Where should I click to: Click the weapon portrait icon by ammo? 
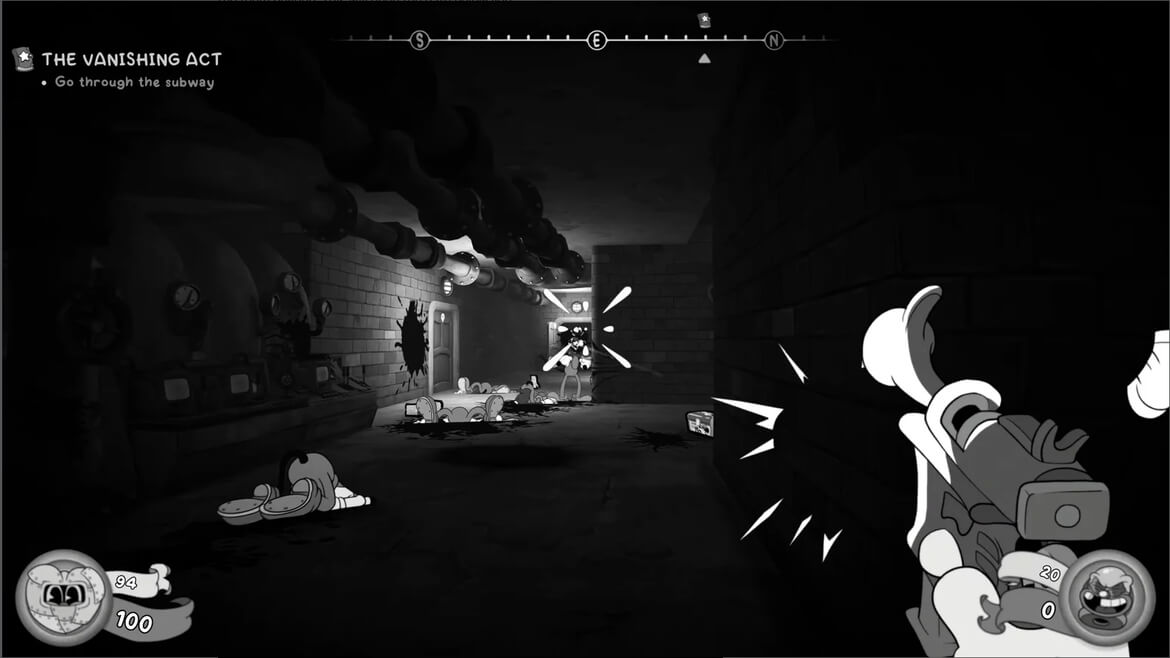(1106, 596)
